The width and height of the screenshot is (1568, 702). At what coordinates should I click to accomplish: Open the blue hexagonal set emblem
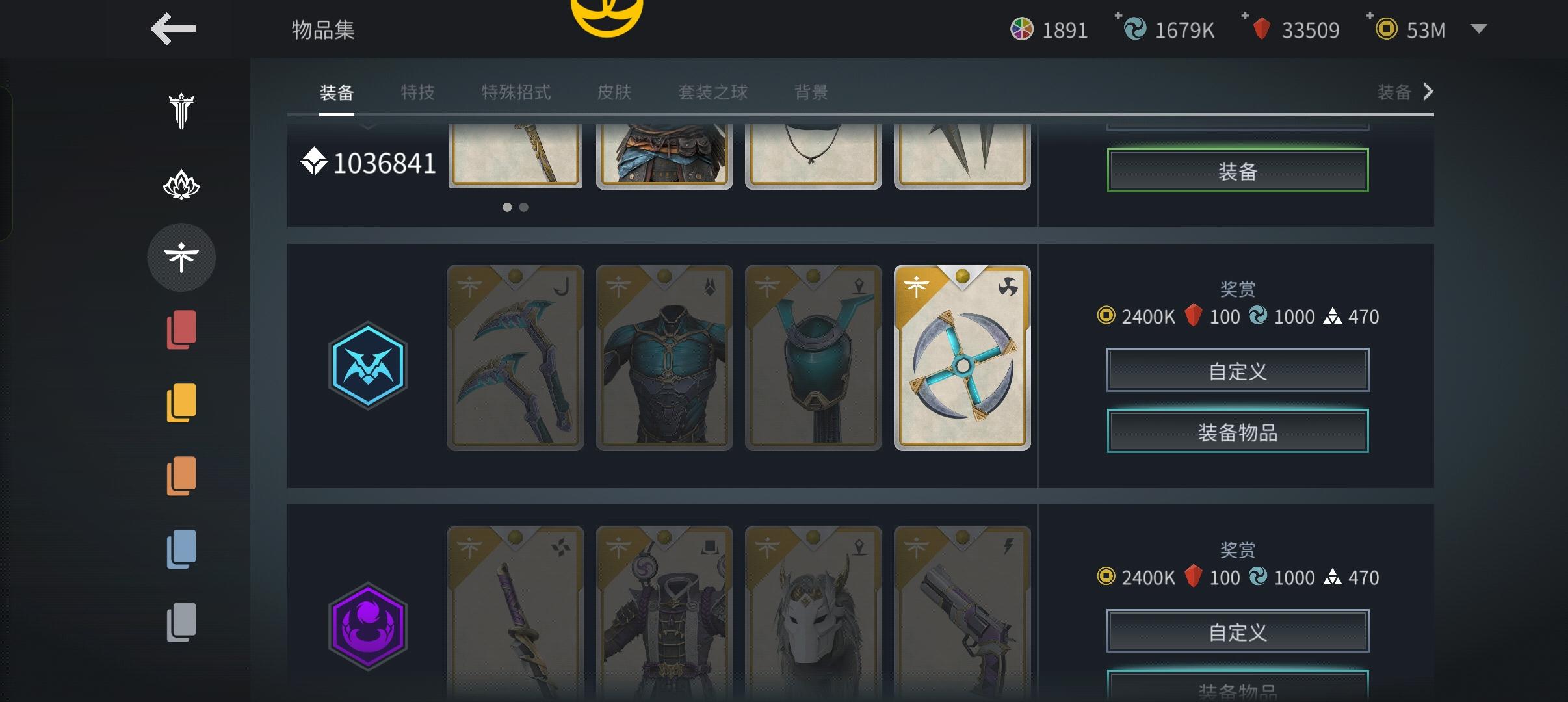(368, 365)
